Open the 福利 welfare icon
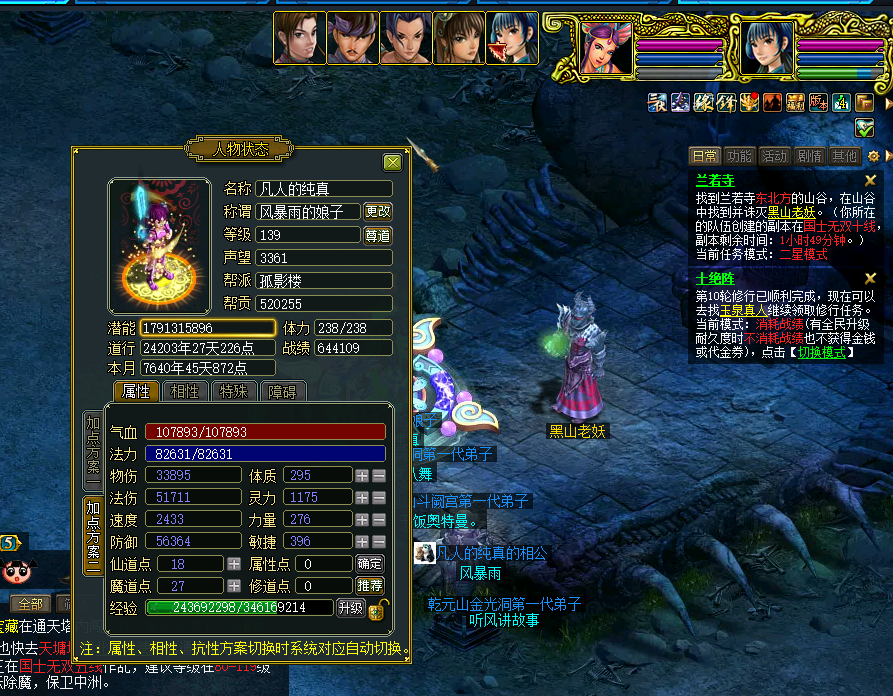Viewport: 893px width, 696px height. [796, 102]
